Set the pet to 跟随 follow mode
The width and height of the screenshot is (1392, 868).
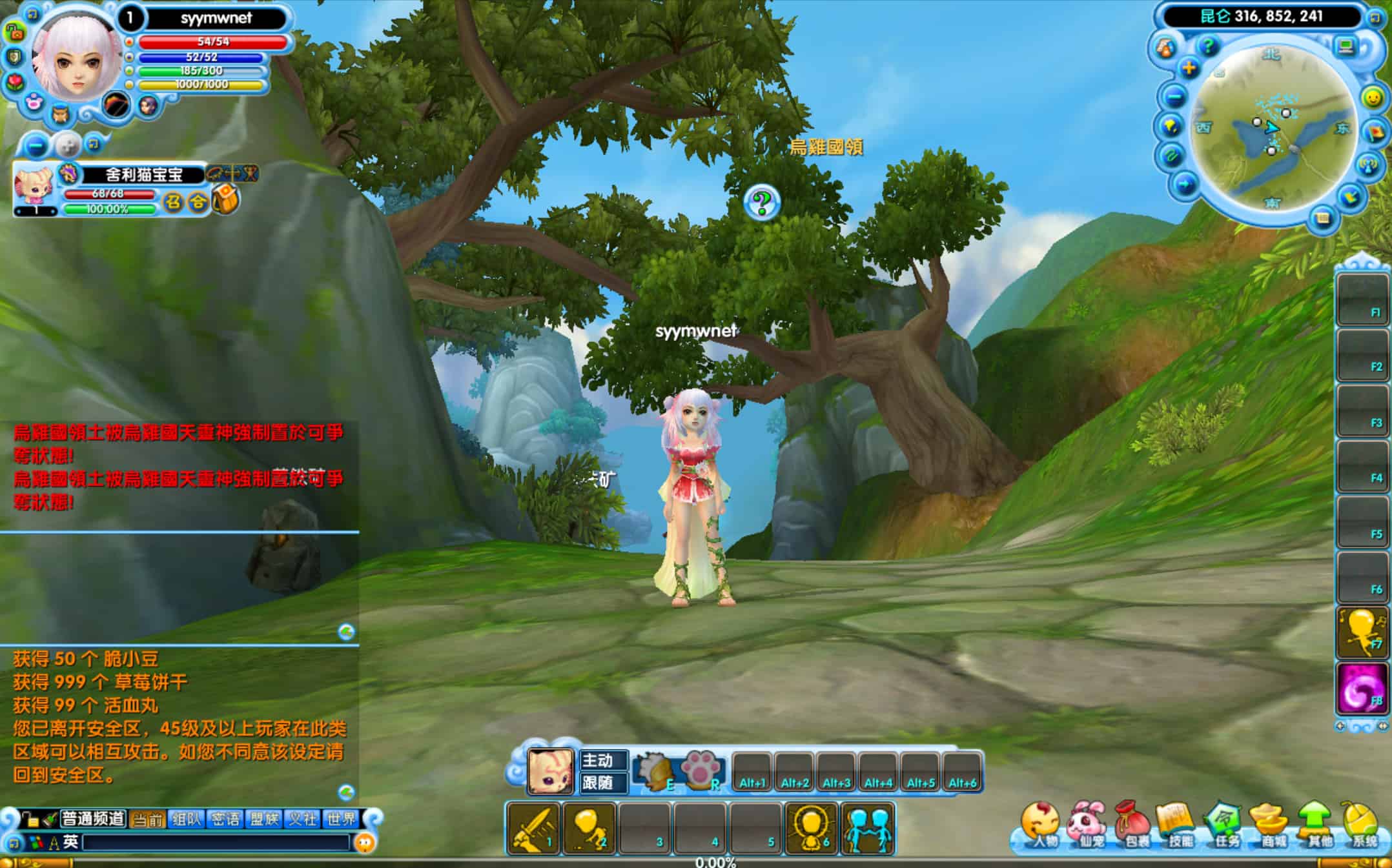point(598,783)
